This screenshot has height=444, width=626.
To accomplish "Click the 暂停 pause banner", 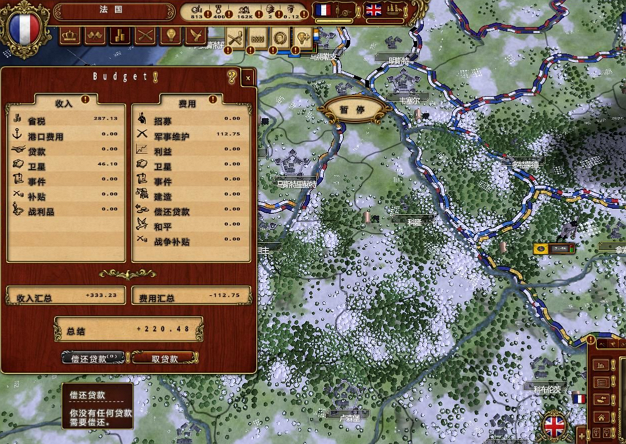I will click(352, 108).
